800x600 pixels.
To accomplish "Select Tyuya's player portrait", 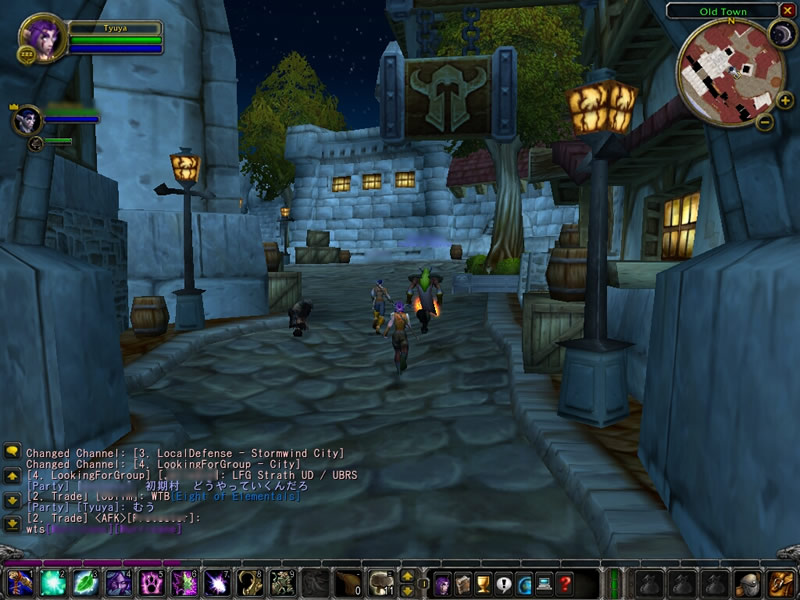I will [x=43, y=37].
